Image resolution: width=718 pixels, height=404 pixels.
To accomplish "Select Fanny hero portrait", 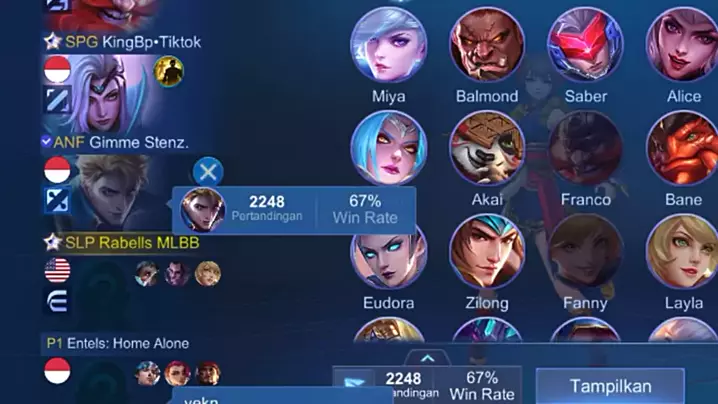I will [x=585, y=252].
